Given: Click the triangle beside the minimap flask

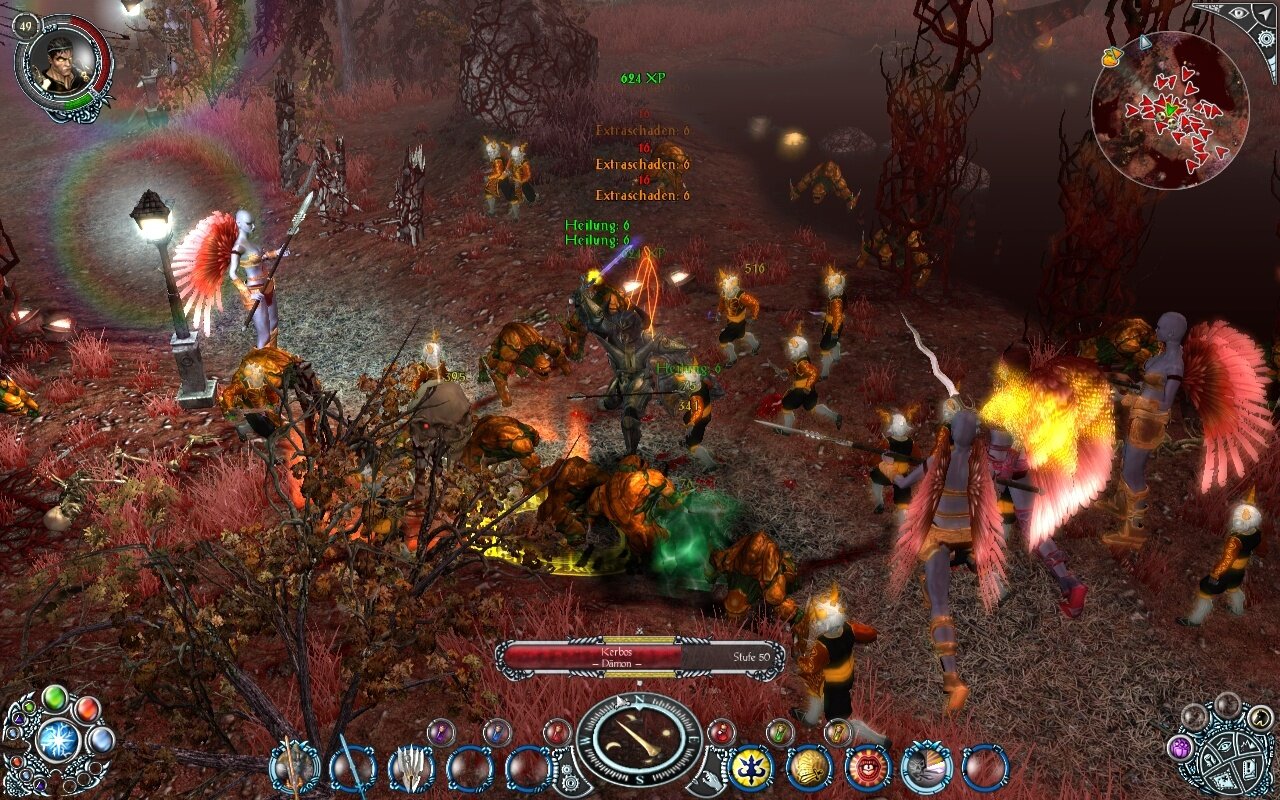Looking at the screenshot, I should 1145,42.
